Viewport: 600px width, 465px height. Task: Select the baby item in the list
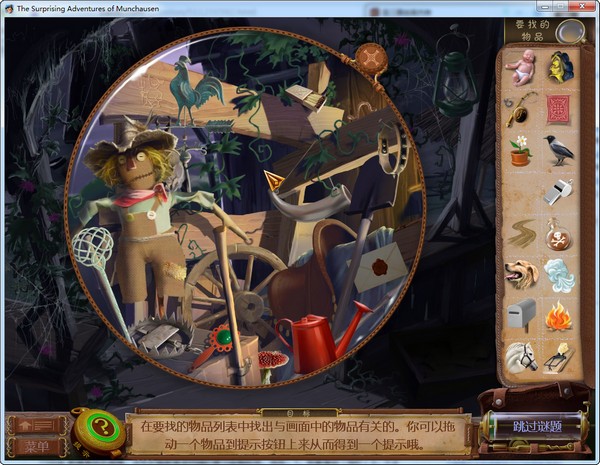tap(521, 67)
